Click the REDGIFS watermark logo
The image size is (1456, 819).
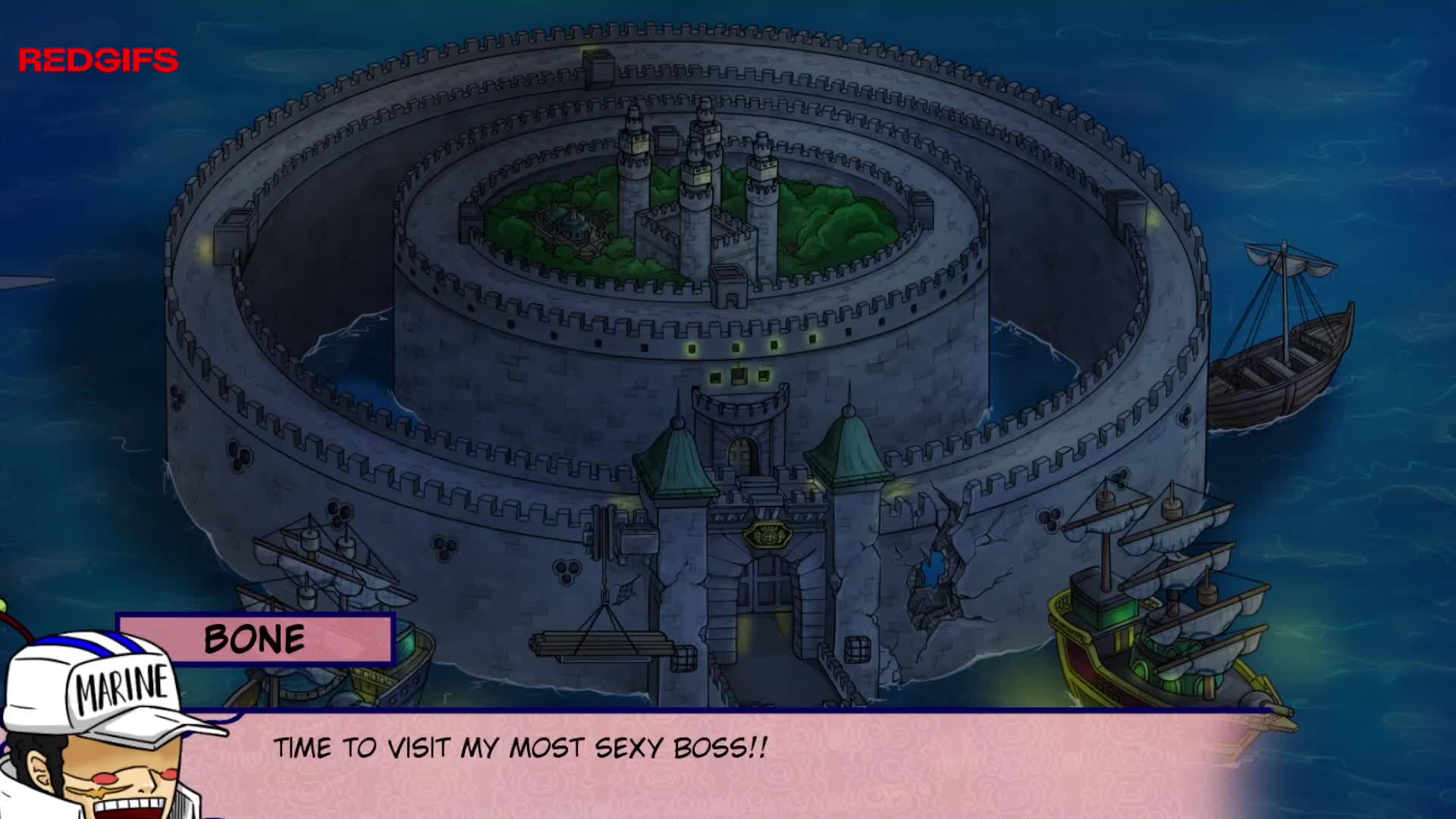tap(99, 61)
